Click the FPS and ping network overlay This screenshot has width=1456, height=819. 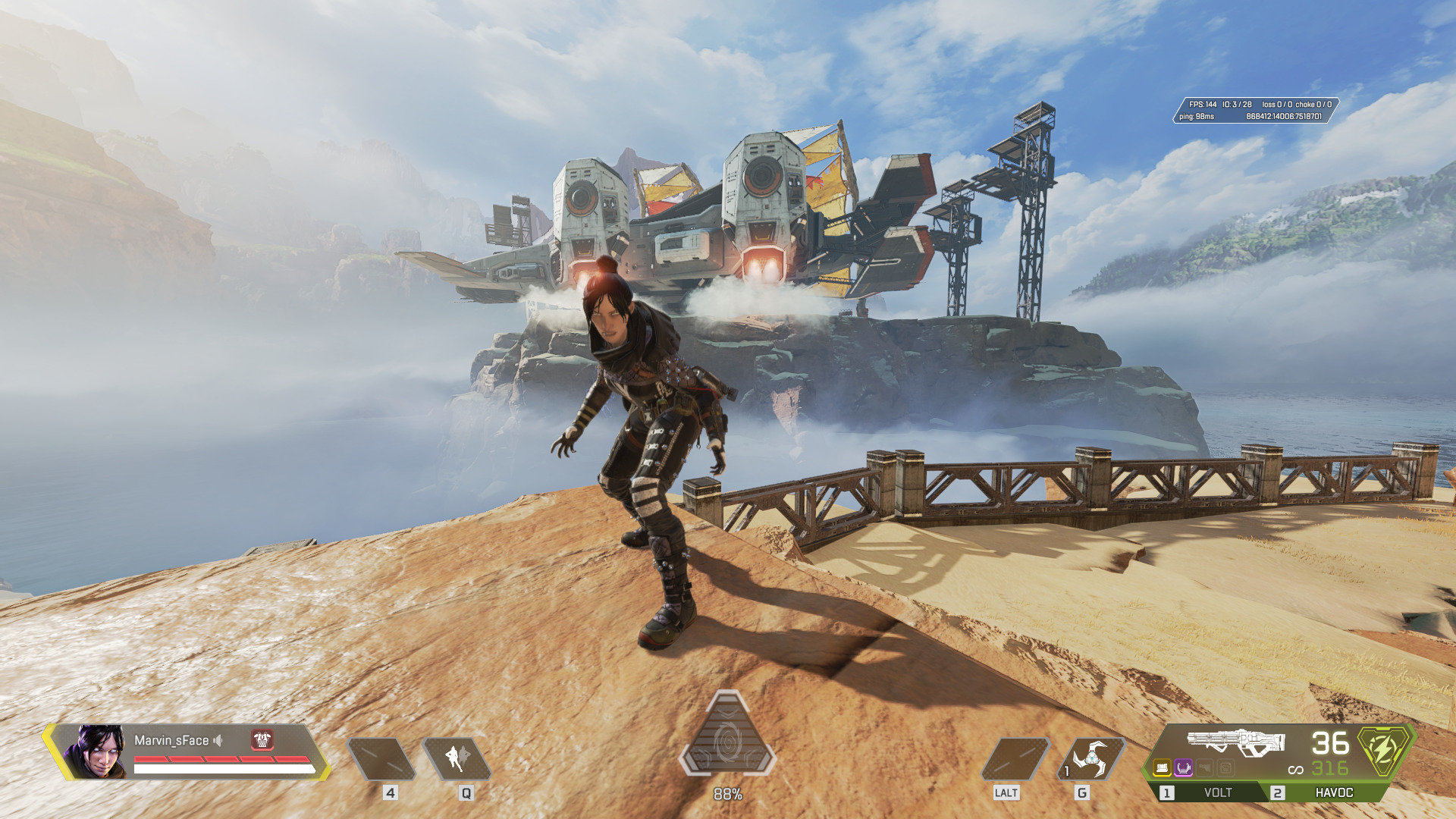coord(1254,110)
